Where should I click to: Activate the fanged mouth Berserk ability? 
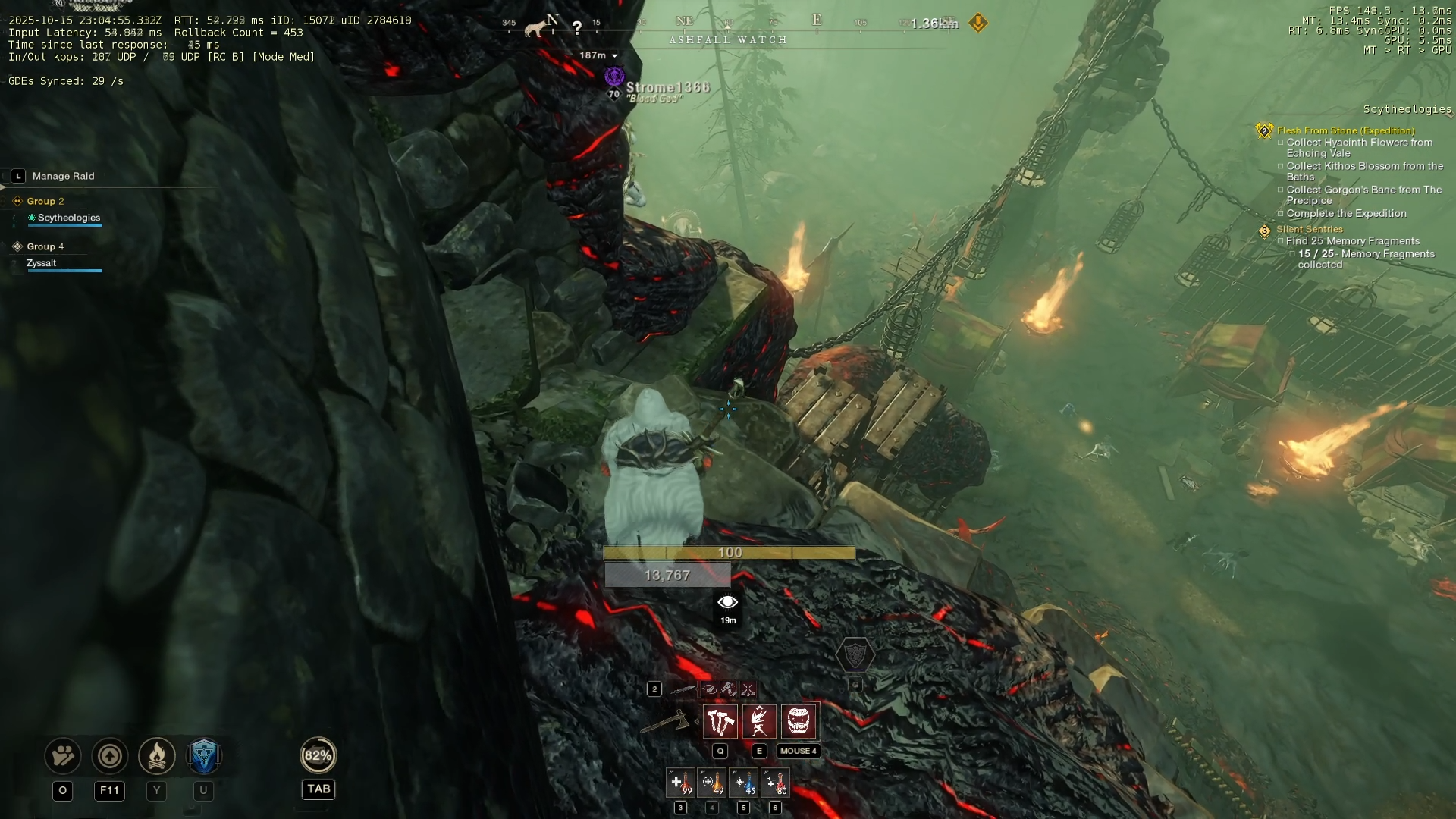pyautogui.click(x=799, y=721)
